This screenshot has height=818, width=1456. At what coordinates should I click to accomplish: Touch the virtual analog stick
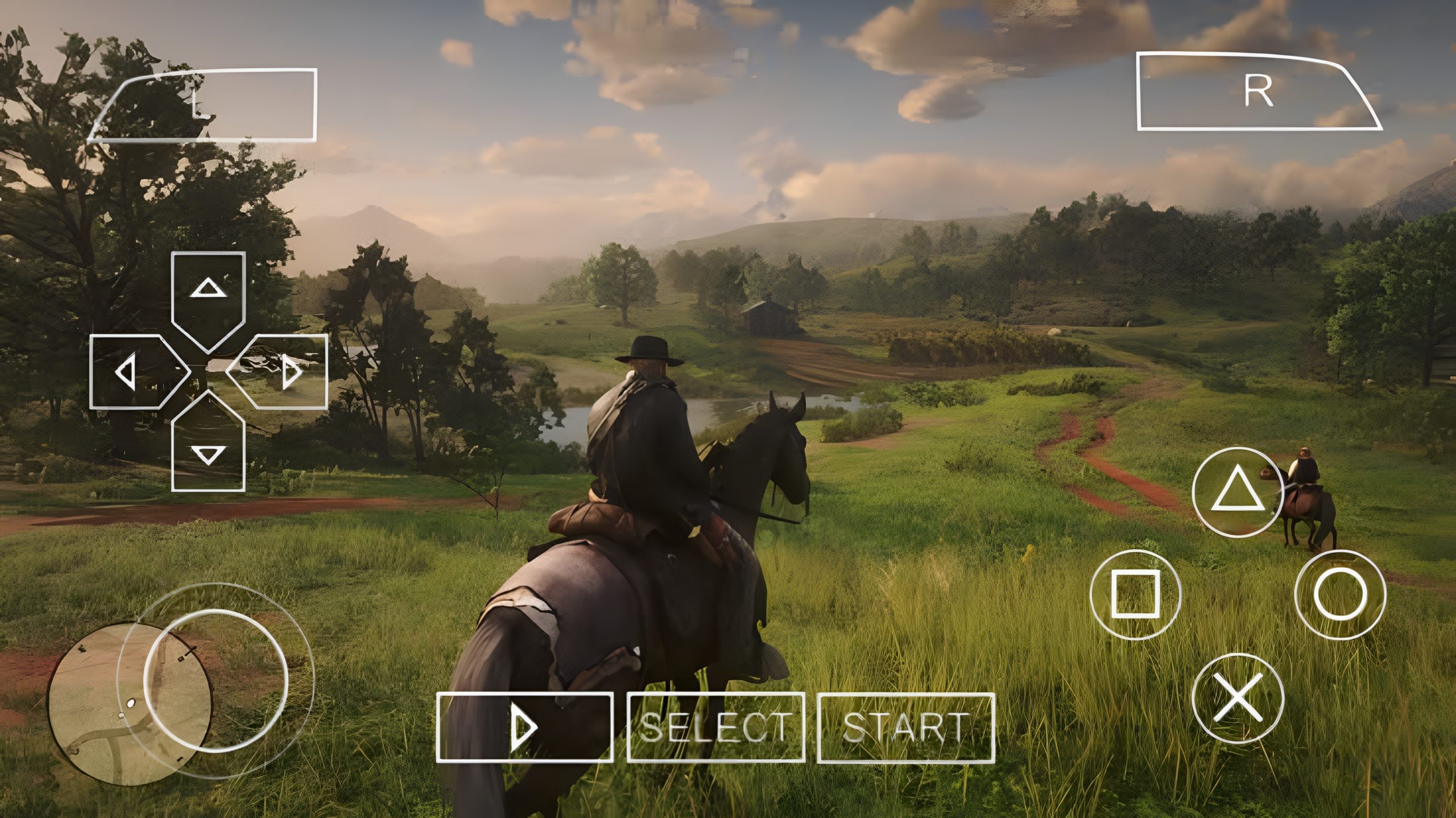pyautogui.click(x=216, y=681)
